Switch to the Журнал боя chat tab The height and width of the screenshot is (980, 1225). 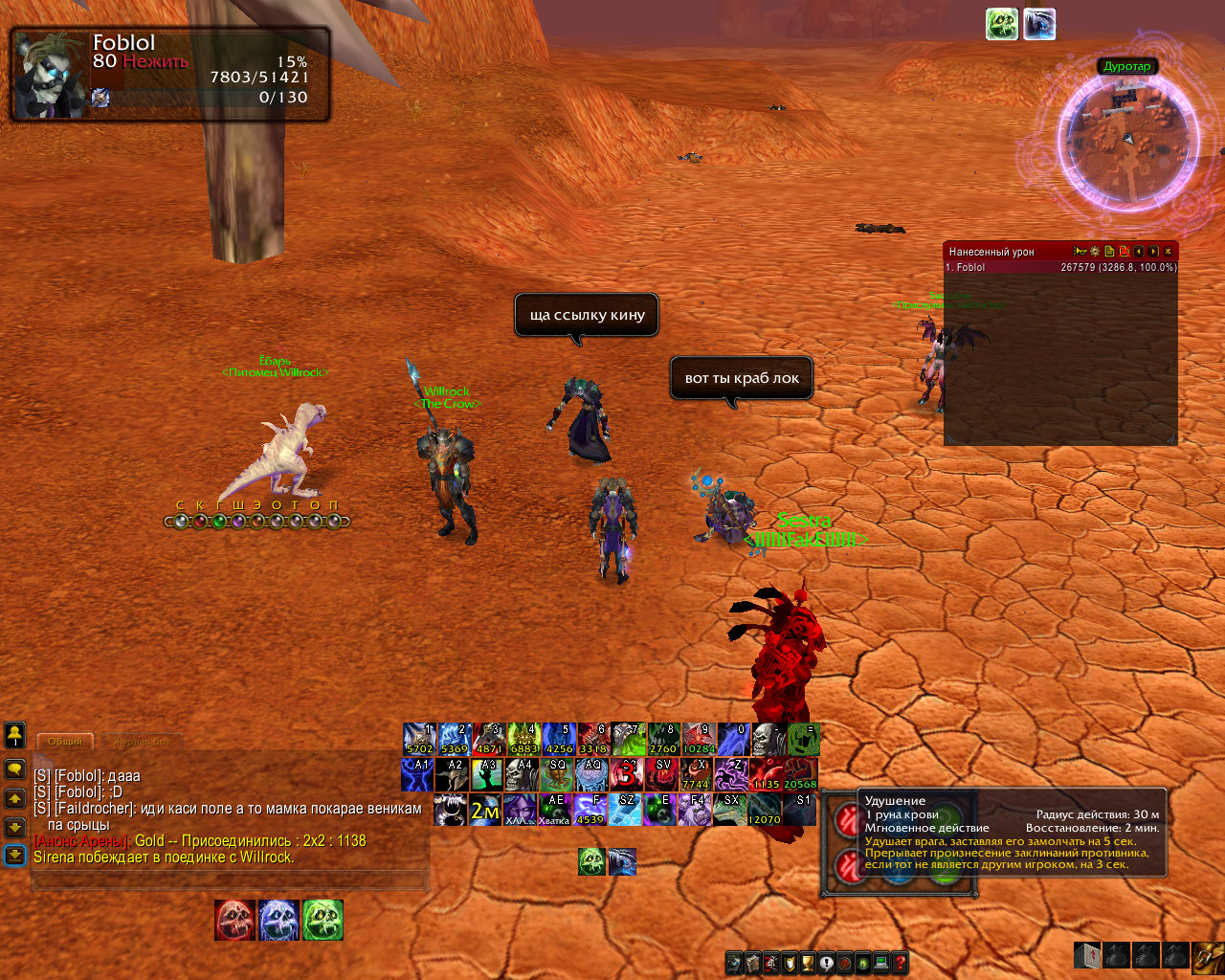point(142,742)
